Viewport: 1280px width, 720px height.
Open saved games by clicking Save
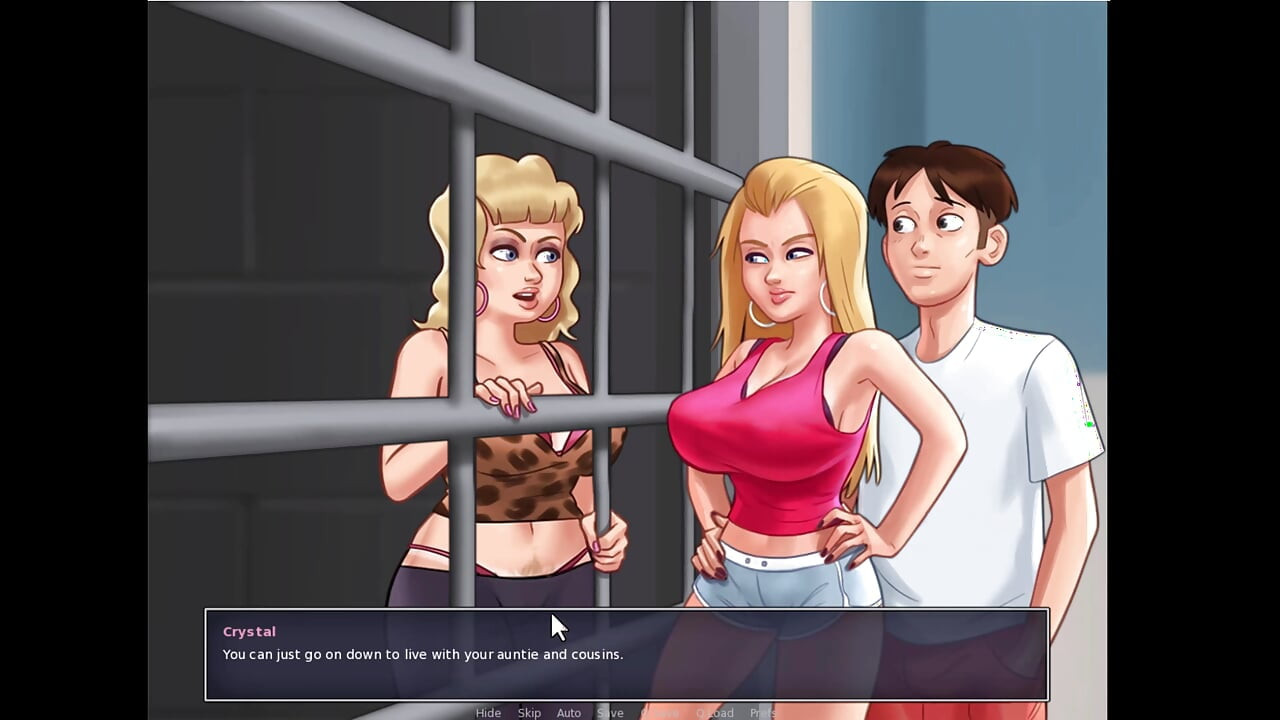click(x=610, y=713)
